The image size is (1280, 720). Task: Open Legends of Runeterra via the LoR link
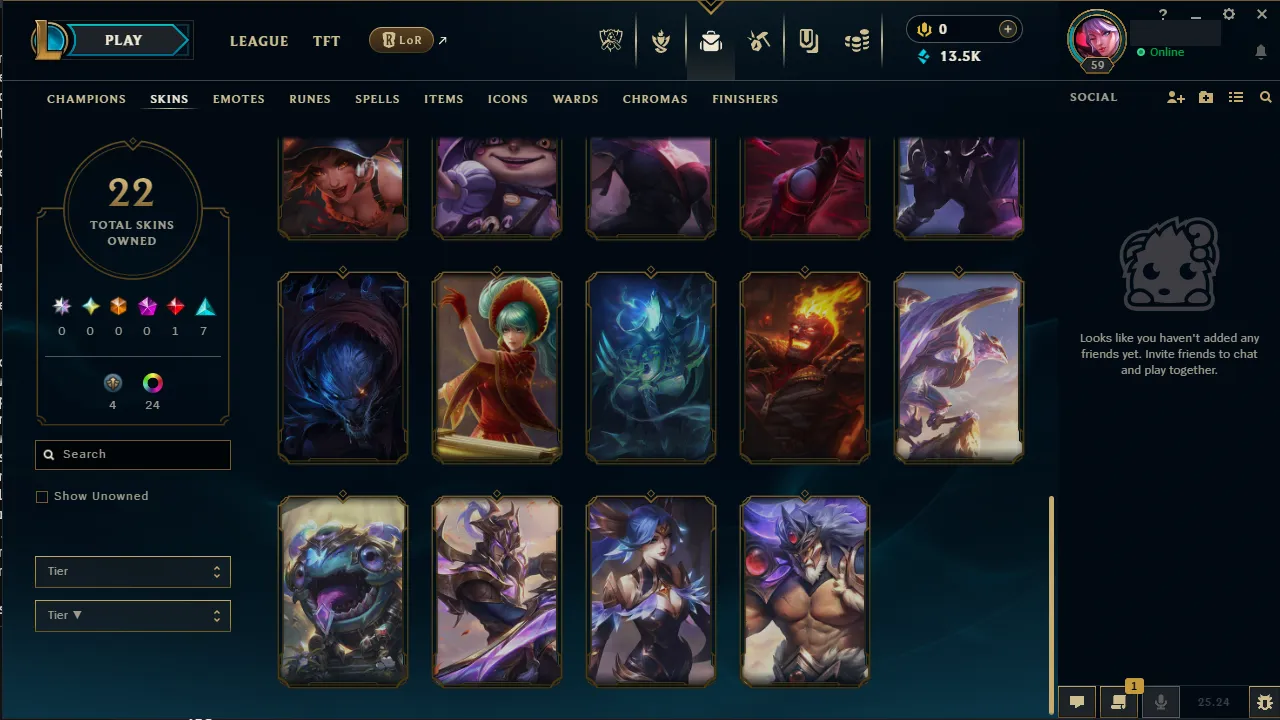(402, 40)
